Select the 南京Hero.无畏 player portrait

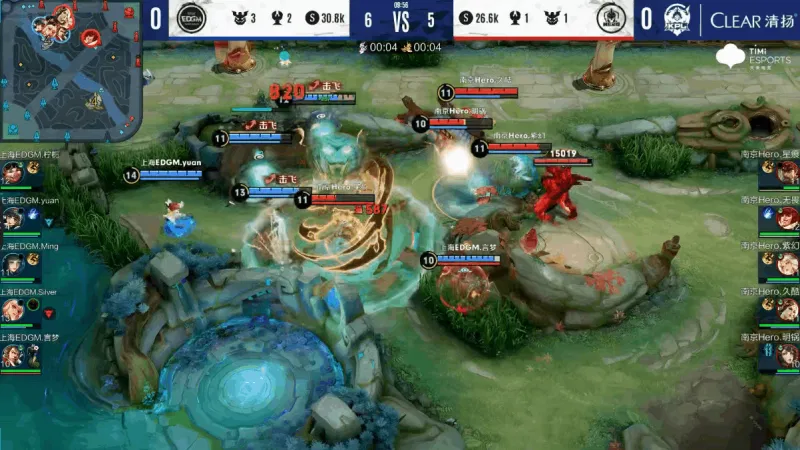pyautogui.click(x=786, y=218)
